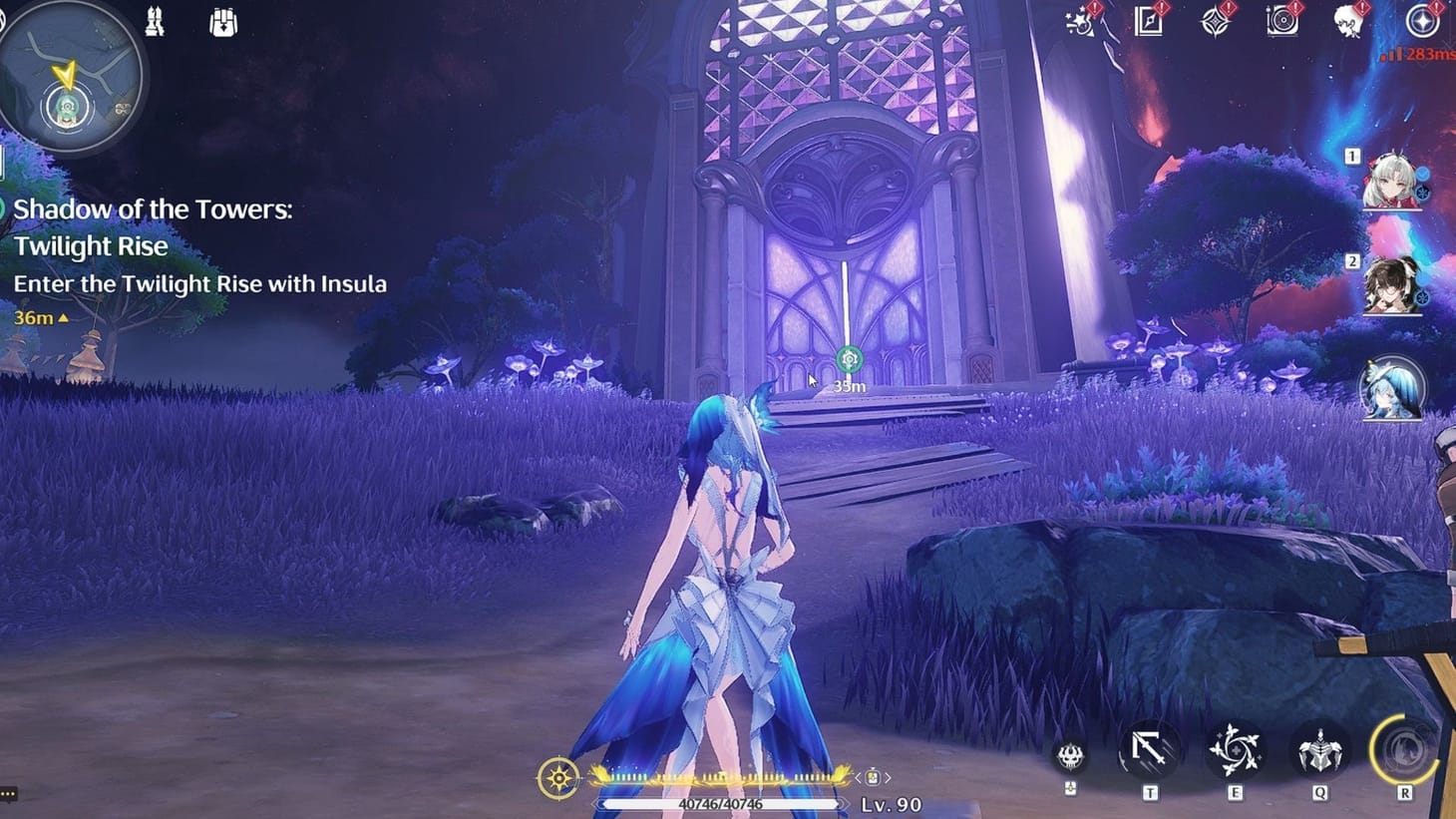Open the character profile silhouette icon
This screenshot has height=819, width=1456.
(1348, 22)
